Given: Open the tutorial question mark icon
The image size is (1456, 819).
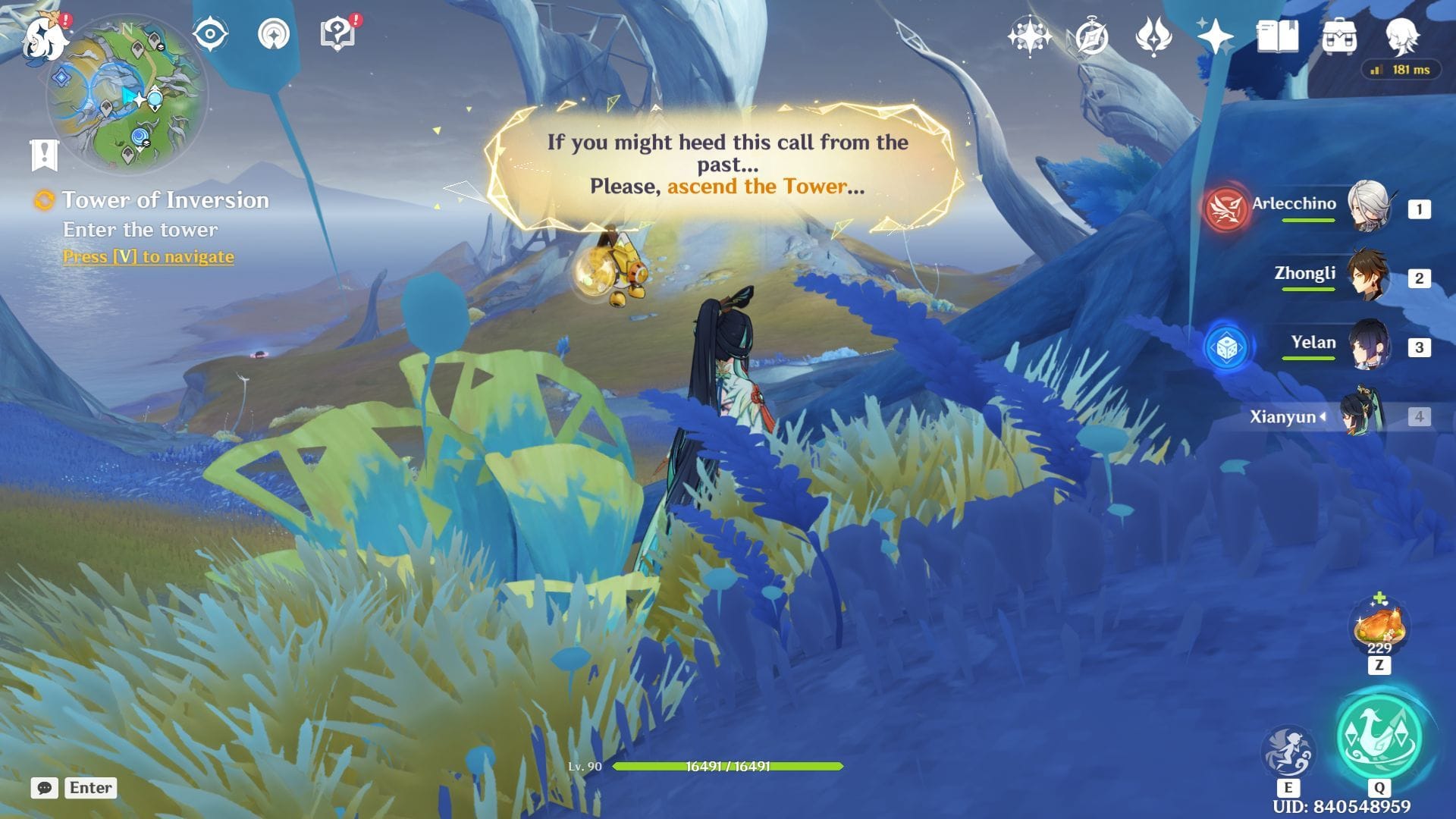Looking at the screenshot, I should (338, 35).
